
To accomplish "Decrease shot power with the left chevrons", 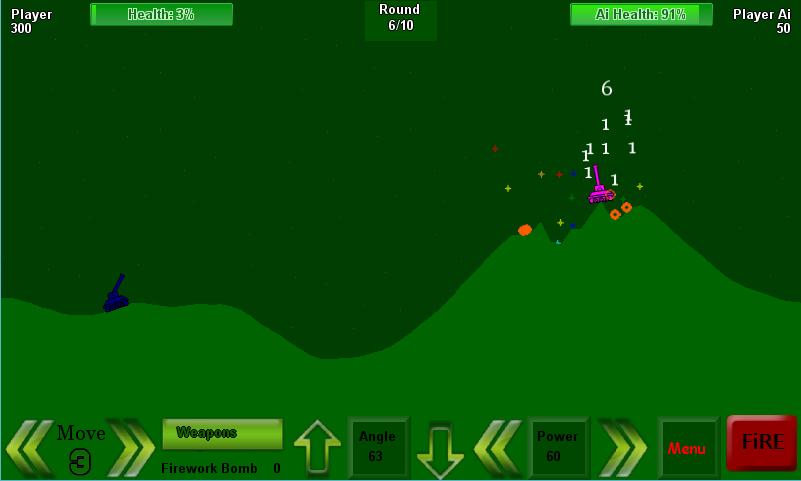I will coord(499,447).
